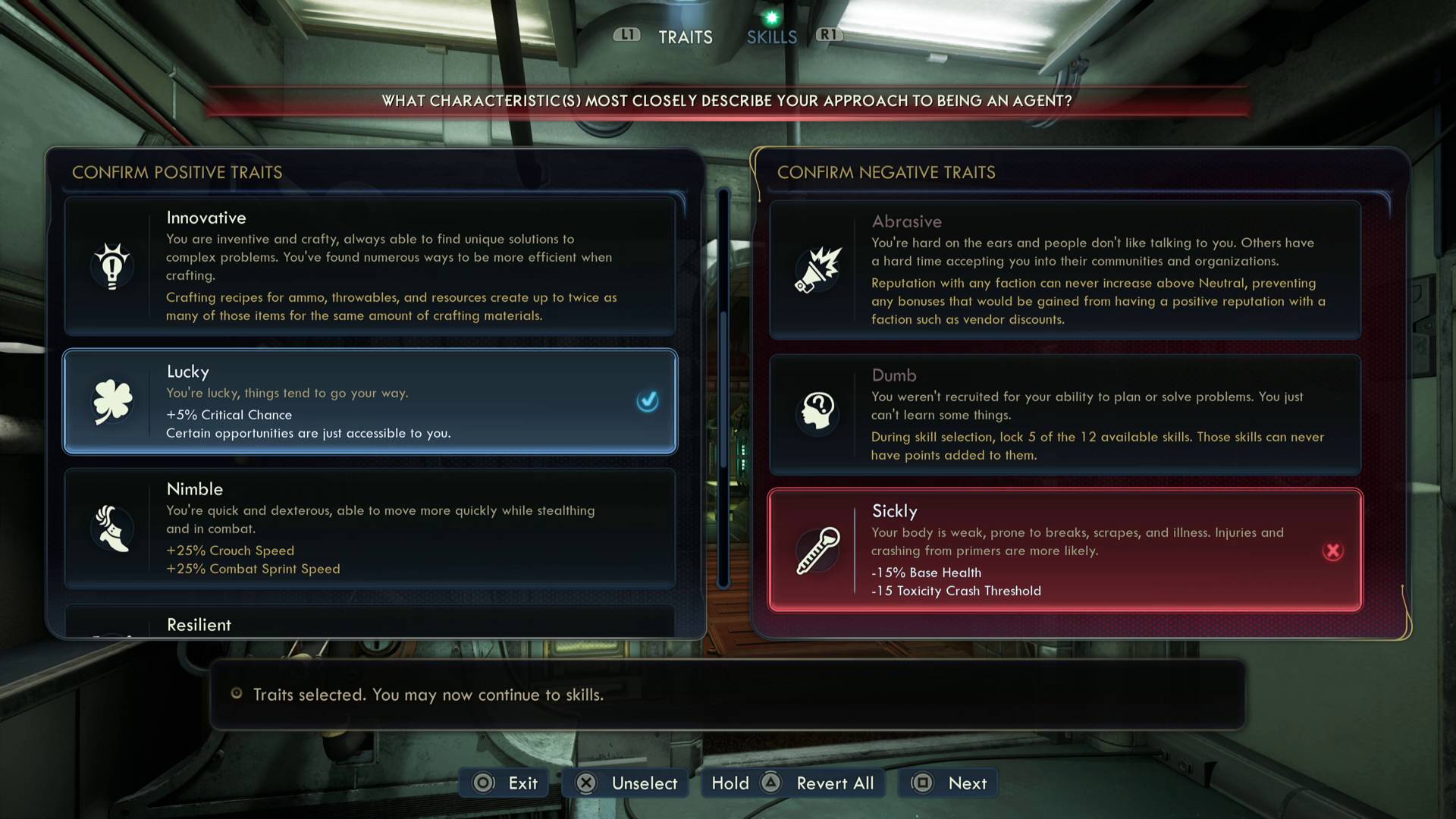Toggle the Lucky checkmark
Viewport: 1456px width, 819px height.
click(648, 401)
